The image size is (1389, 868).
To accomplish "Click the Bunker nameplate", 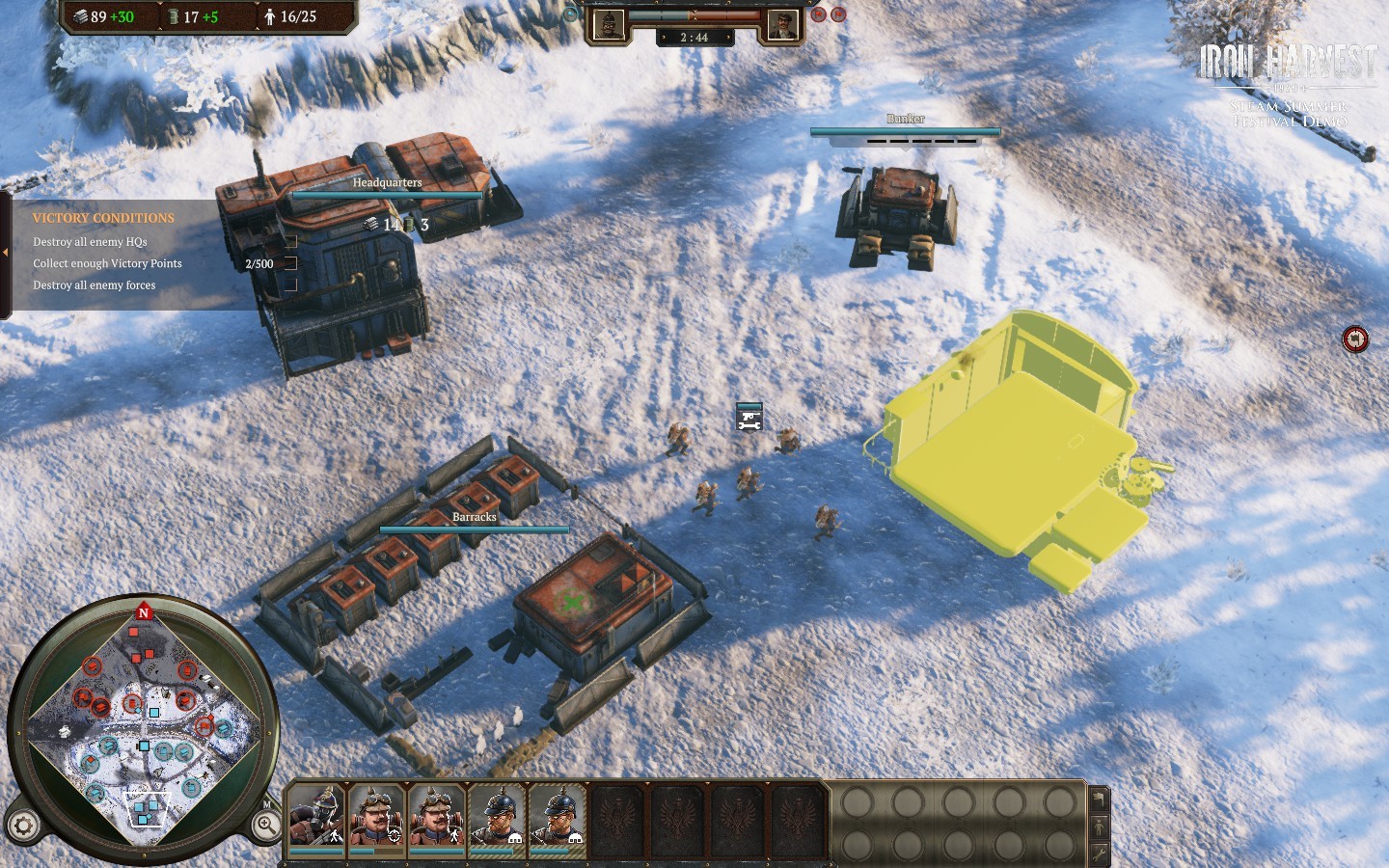I will [x=905, y=119].
